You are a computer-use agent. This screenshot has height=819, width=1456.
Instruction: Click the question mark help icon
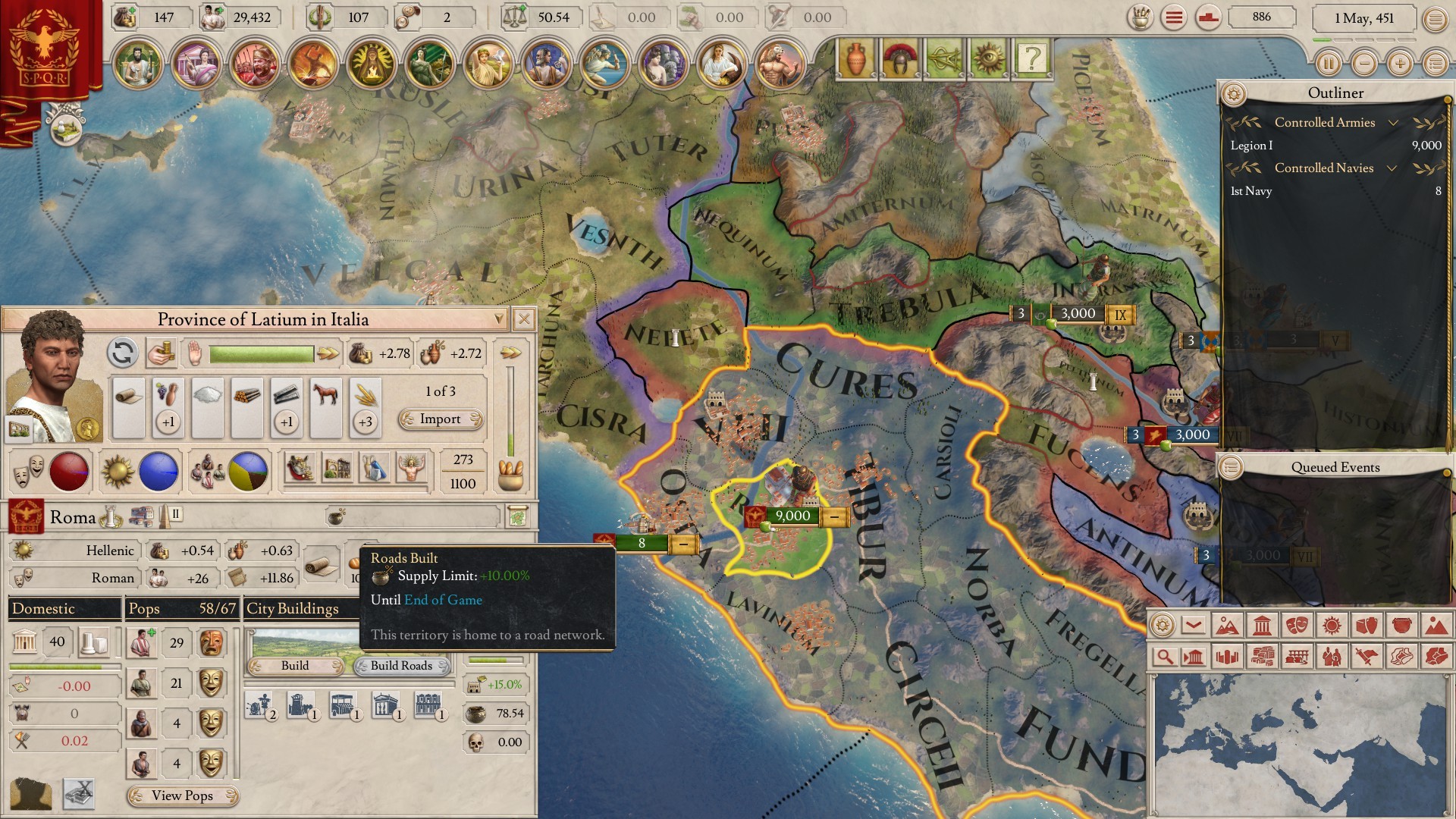click(x=1031, y=58)
